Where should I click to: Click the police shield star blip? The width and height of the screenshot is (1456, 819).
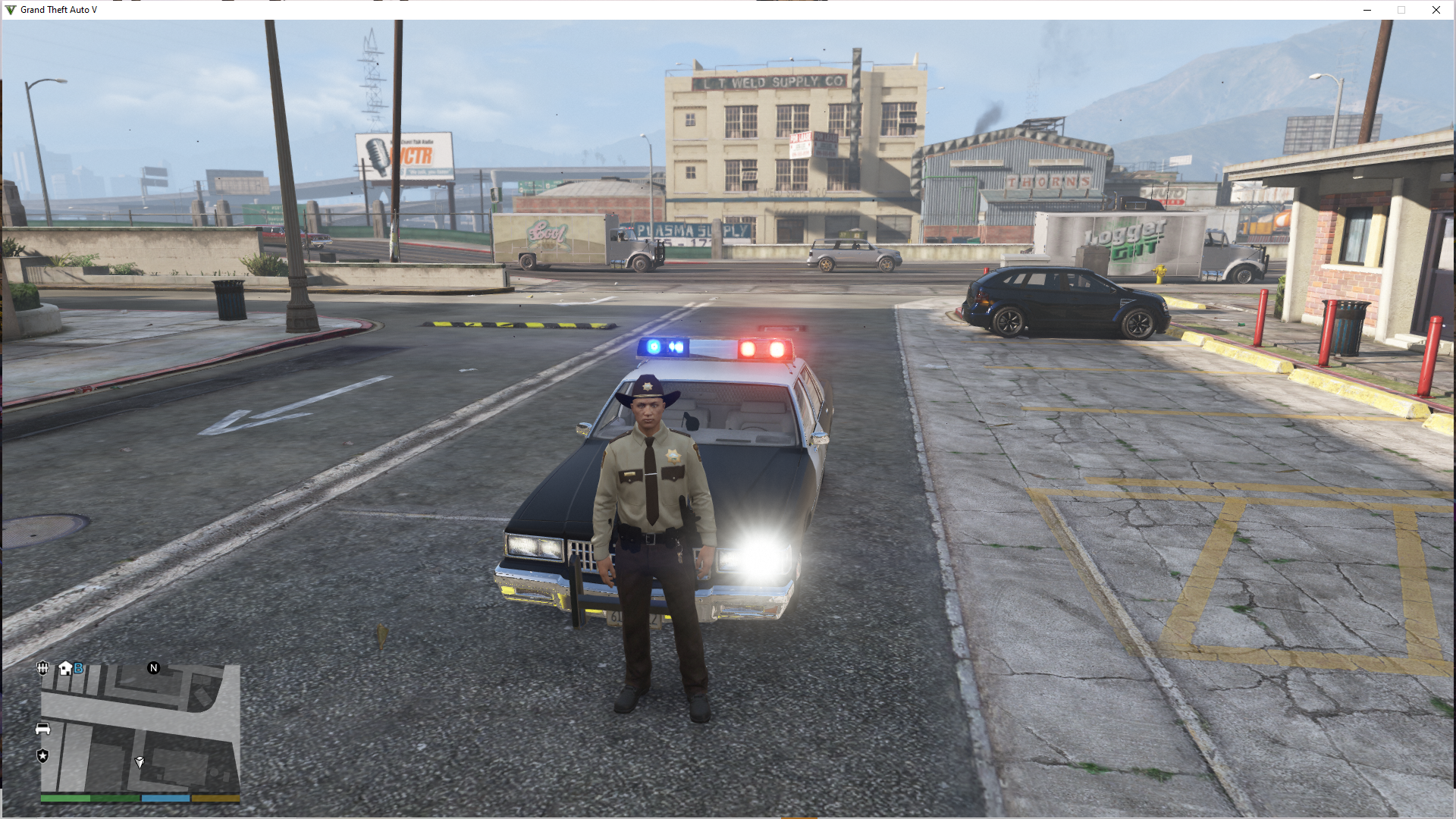click(42, 755)
